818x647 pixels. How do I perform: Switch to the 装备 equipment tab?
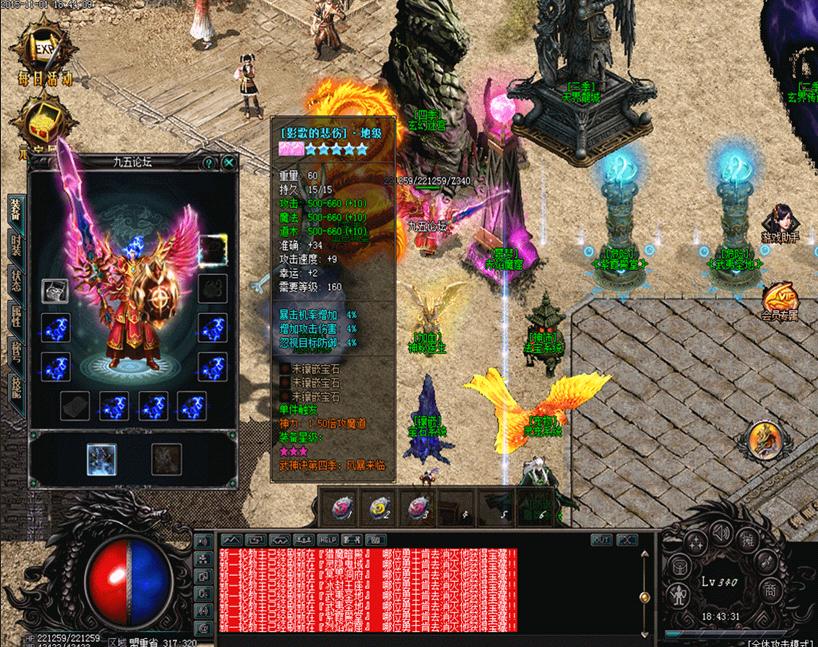click(x=15, y=210)
